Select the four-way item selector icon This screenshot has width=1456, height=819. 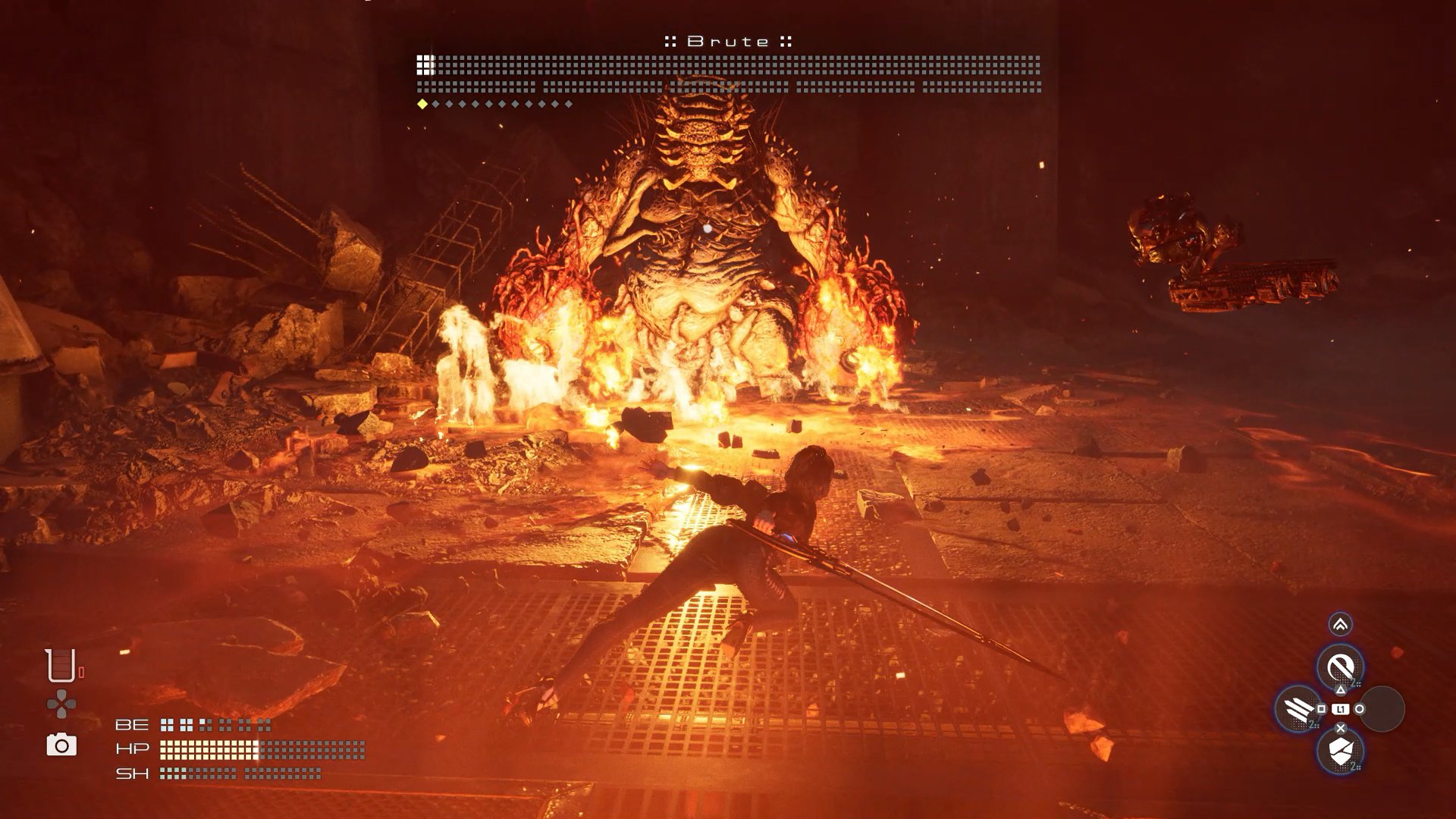click(61, 704)
